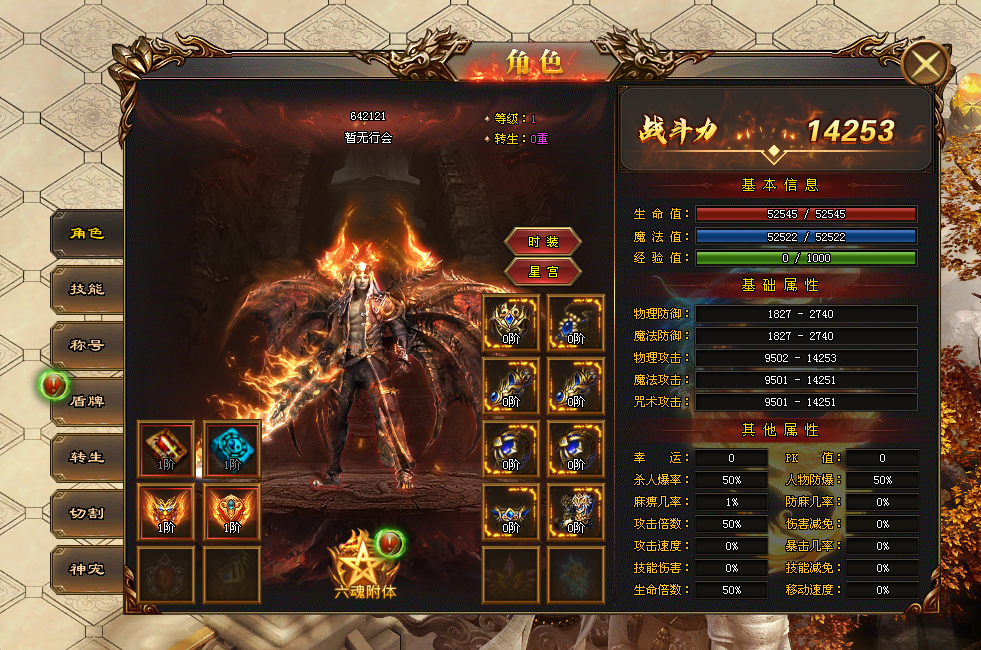Open the 星宫 star palace button
This screenshot has width=981, height=650.
click(x=543, y=271)
